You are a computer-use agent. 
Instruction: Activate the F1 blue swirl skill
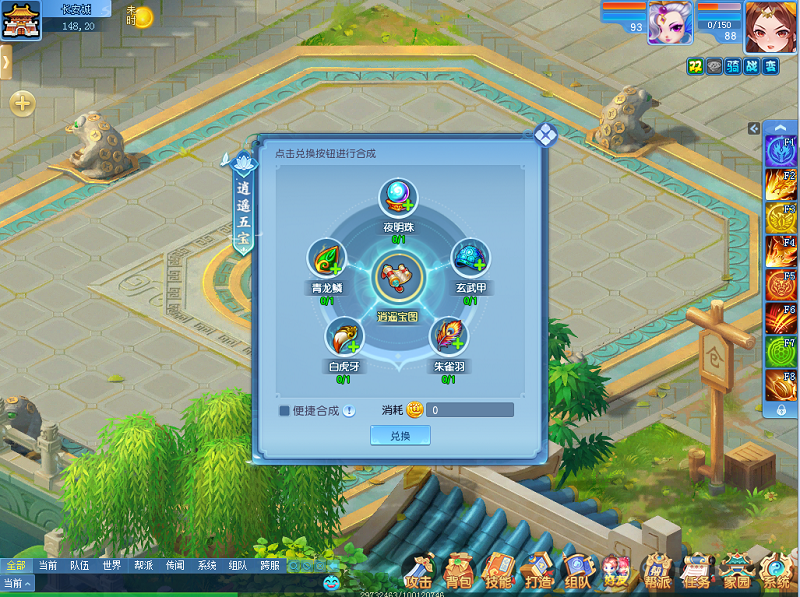[780, 151]
